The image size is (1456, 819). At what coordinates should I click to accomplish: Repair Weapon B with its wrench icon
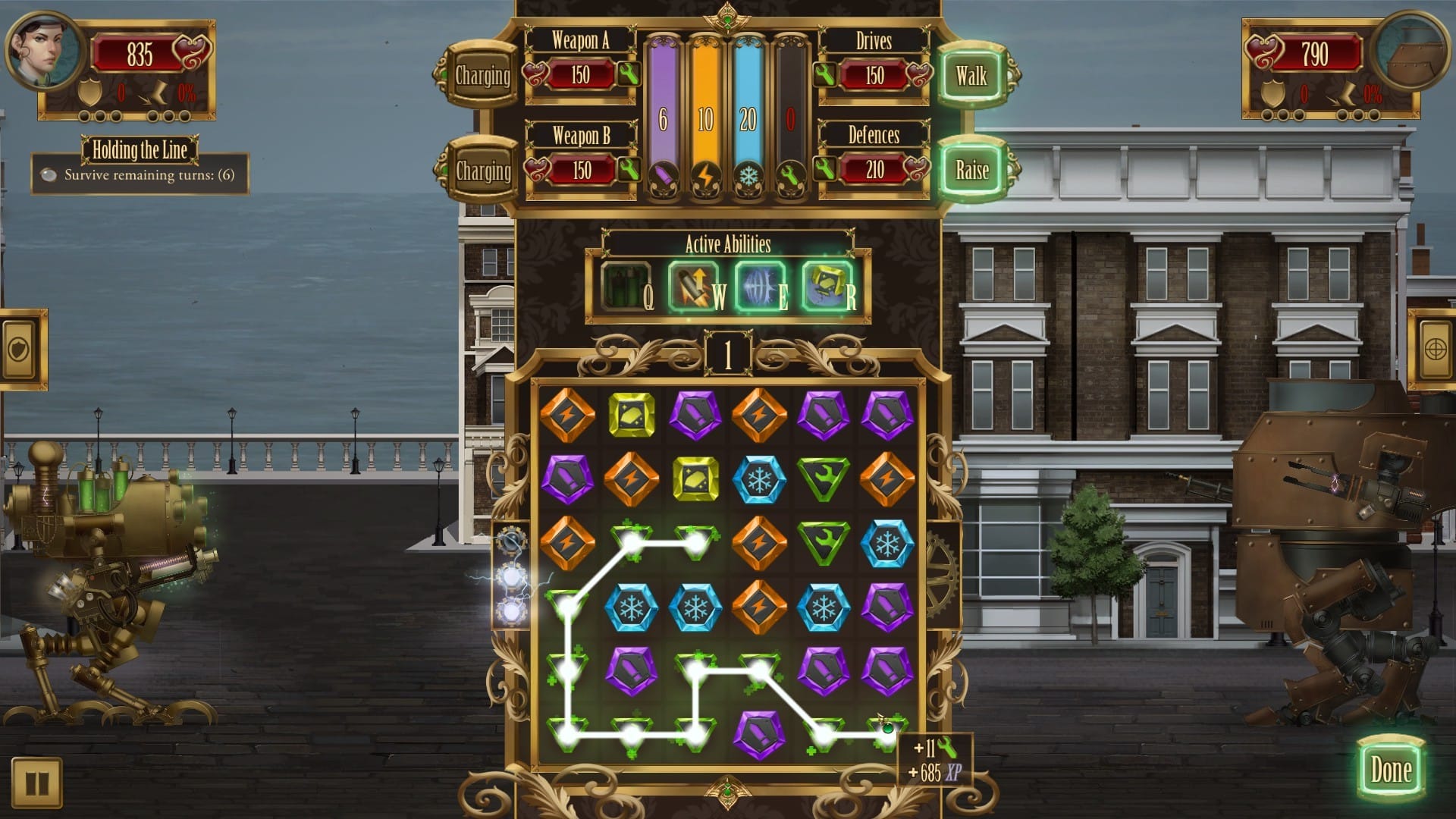[x=629, y=169]
